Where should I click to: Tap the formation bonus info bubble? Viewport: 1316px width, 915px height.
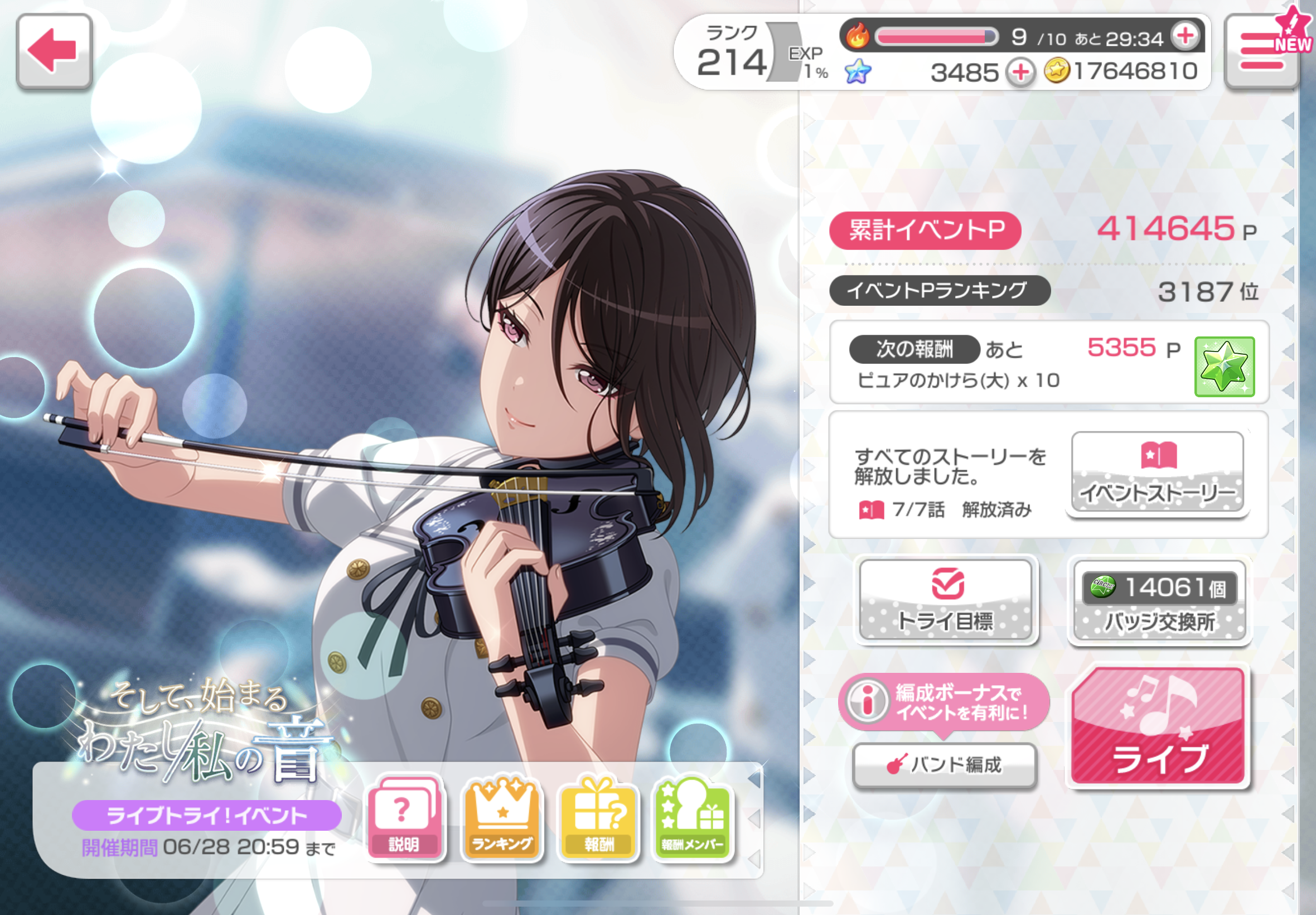(944, 702)
